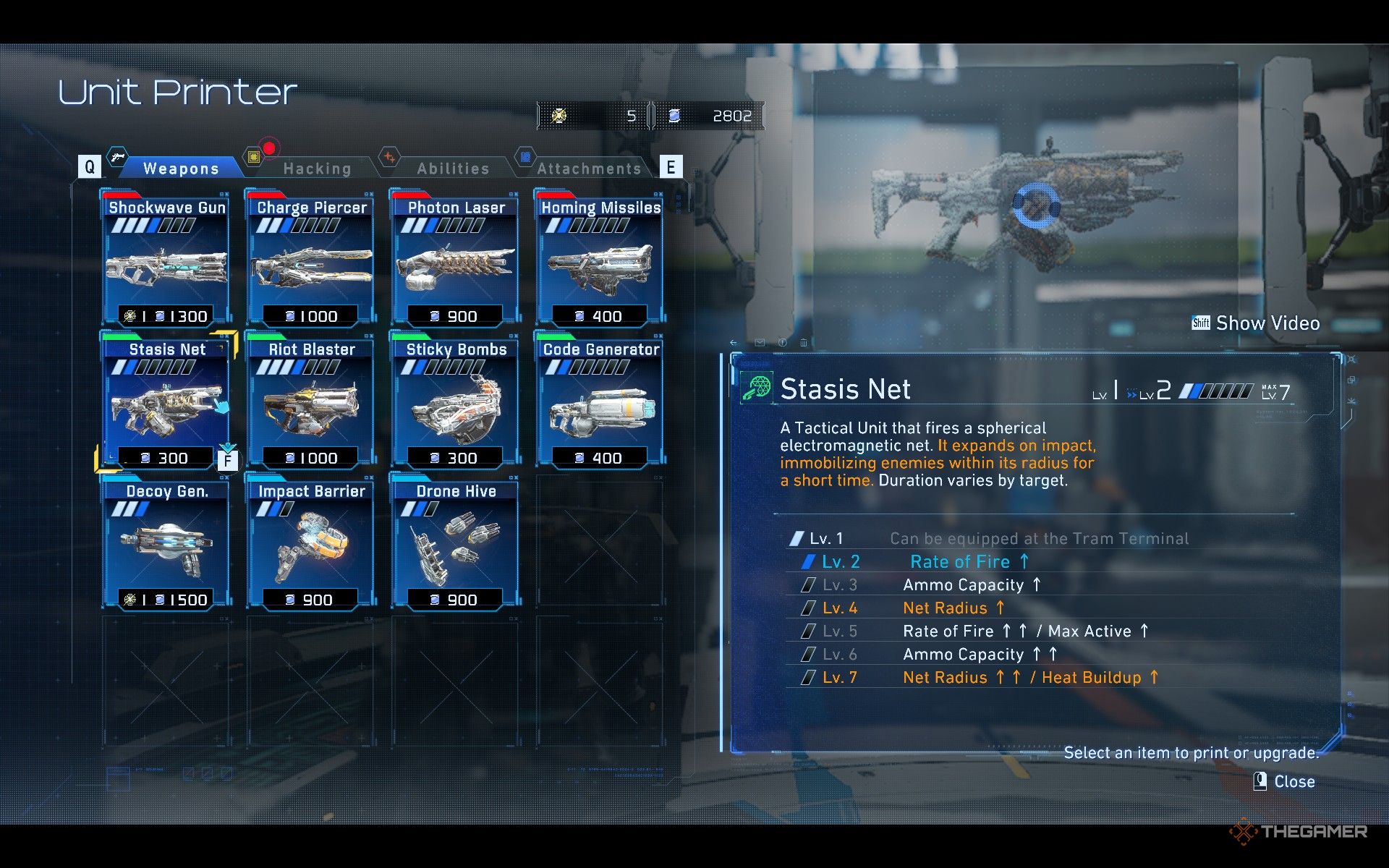Open the Hacking tab
1389x868 pixels.
click(317, 169)
